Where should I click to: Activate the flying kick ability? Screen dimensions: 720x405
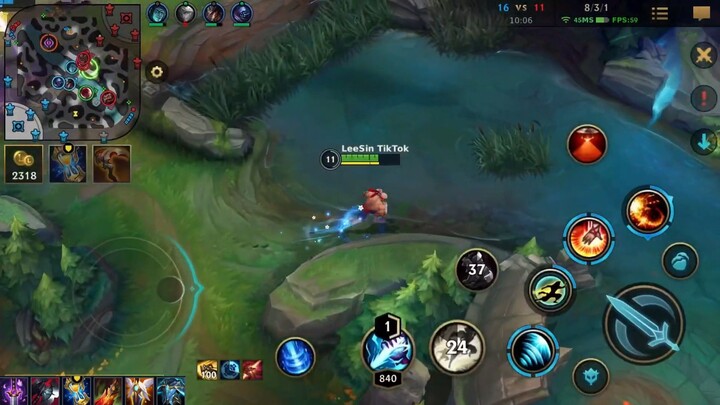pyautogui.click(x=549, y=290)
